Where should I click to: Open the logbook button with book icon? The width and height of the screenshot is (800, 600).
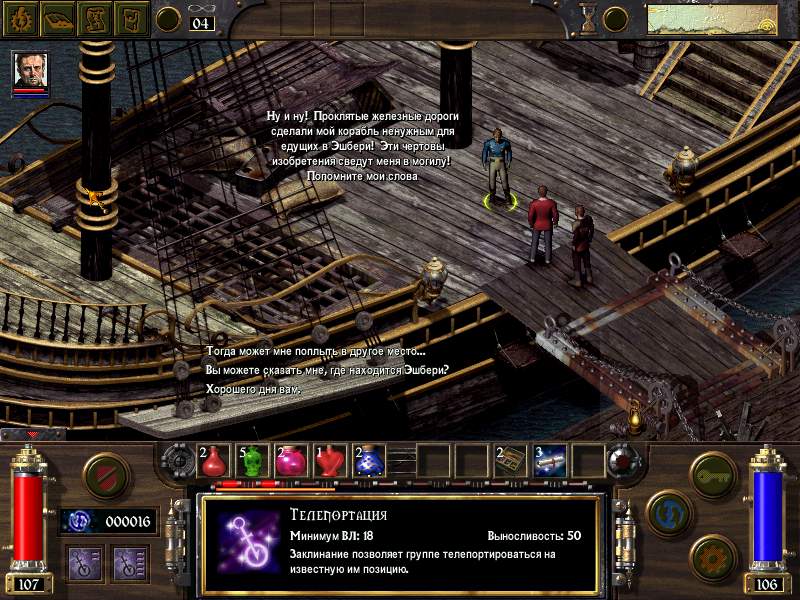pyautogui.click(x=58, y=17)
